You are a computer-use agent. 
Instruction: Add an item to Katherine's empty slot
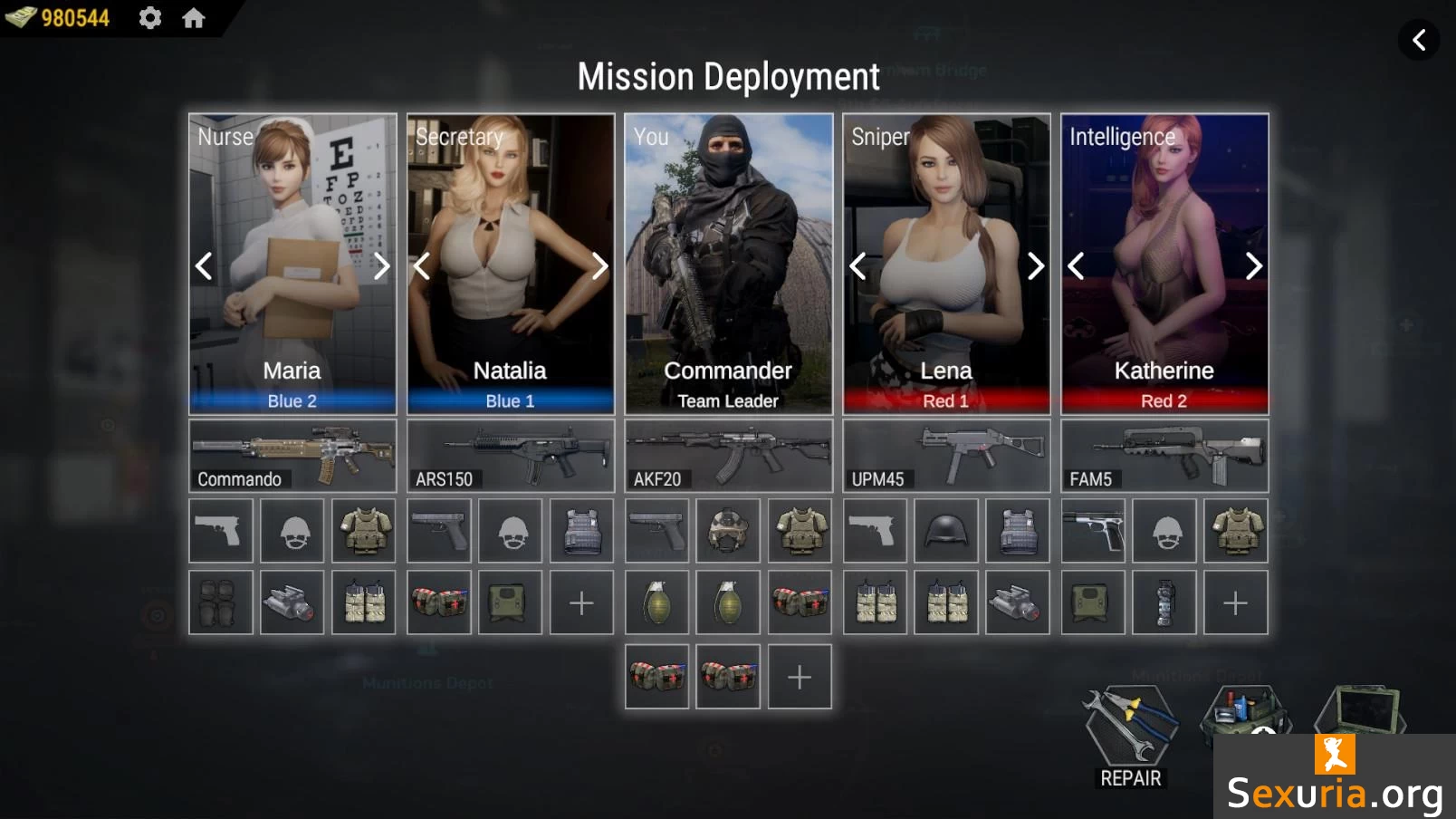tap(1236, 602)
